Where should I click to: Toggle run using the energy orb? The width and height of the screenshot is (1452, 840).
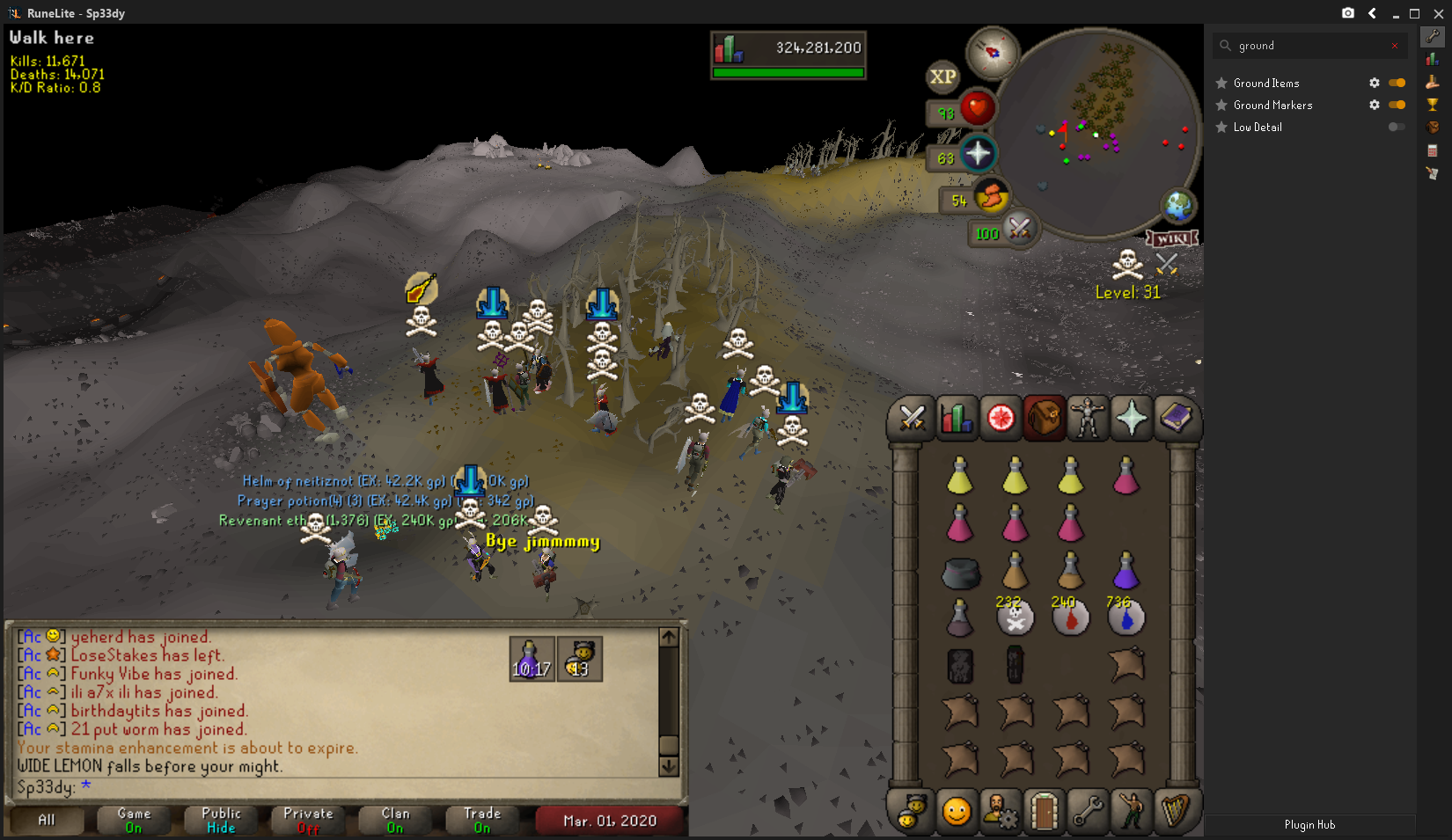click(991, 197)
